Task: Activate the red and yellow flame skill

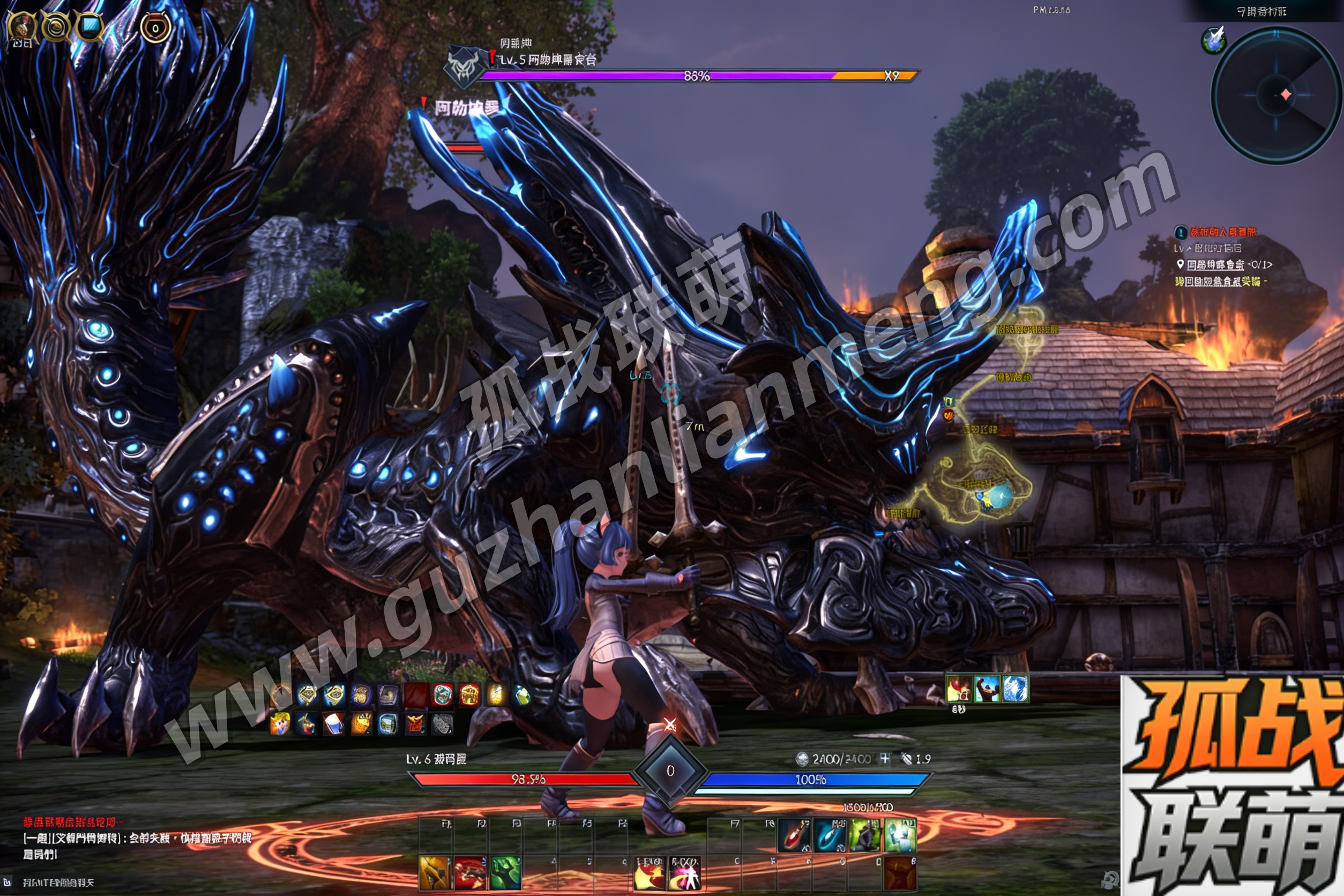Action: pyautogui.click(x=649, y=873)
